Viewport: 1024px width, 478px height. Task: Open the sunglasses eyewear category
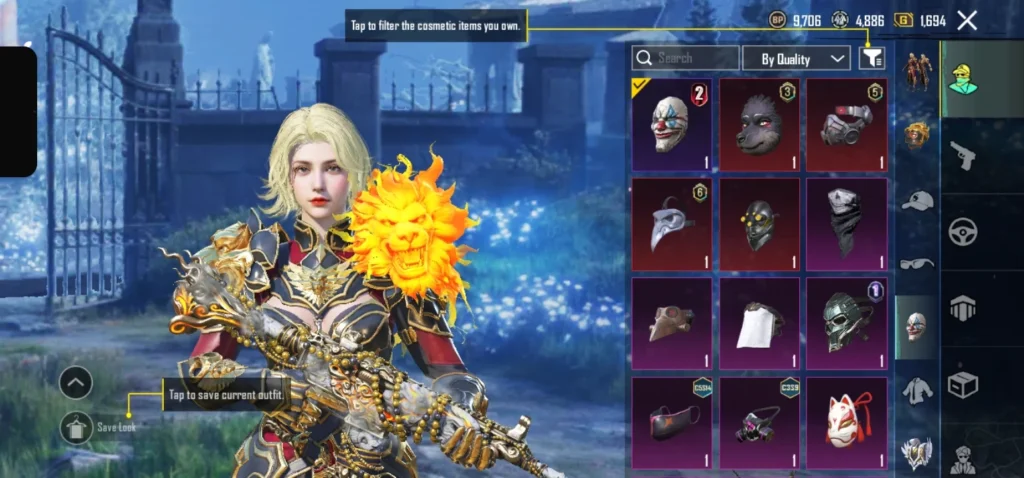[917, 264]
